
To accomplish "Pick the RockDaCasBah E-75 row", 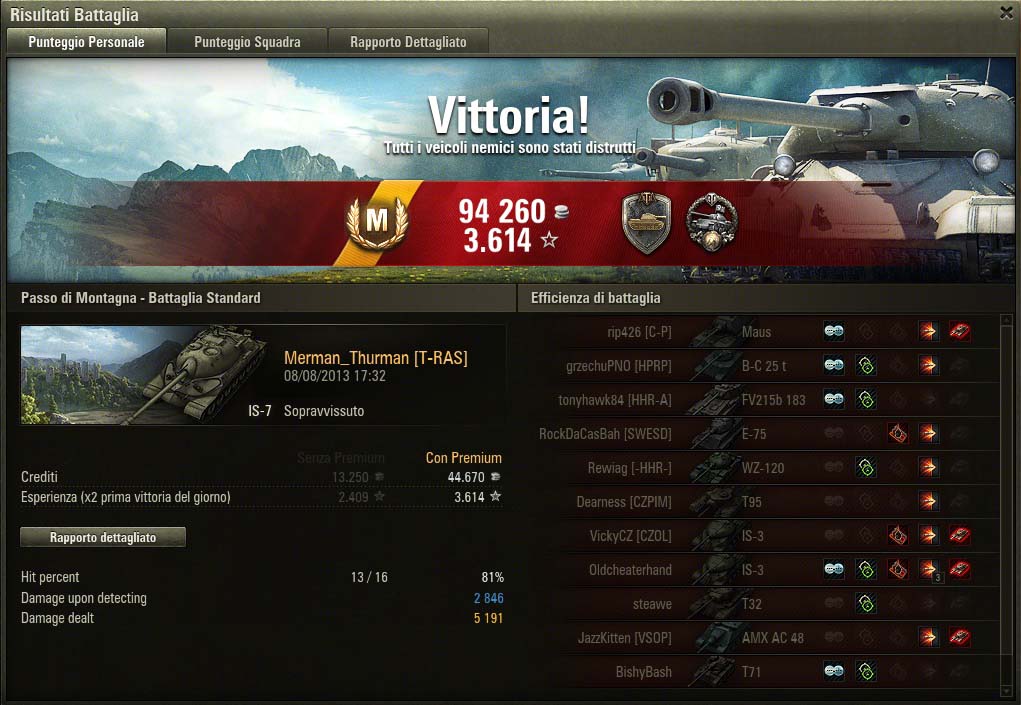I will [760, 434].
